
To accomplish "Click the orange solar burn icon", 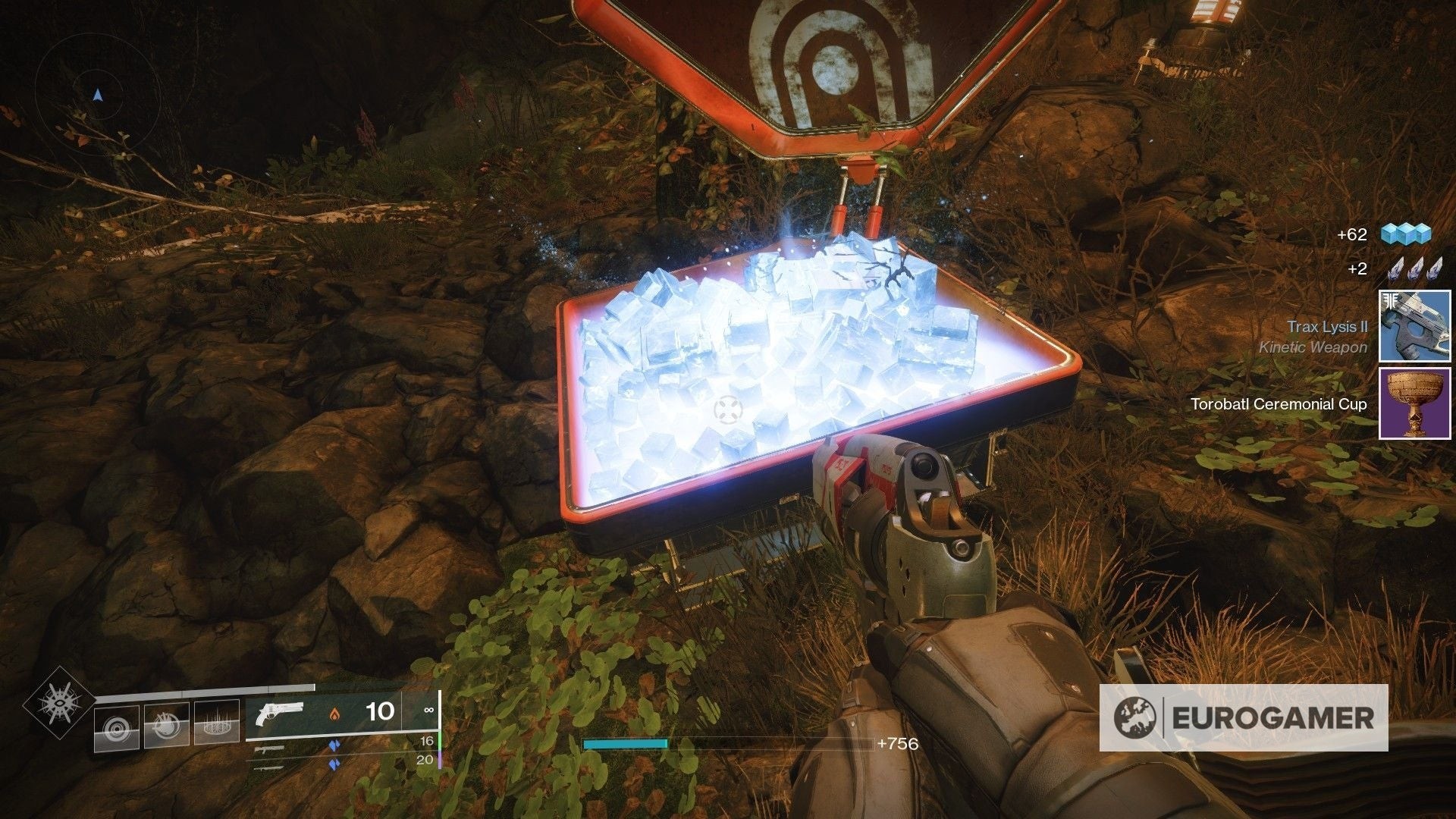I will coord(336,714).
